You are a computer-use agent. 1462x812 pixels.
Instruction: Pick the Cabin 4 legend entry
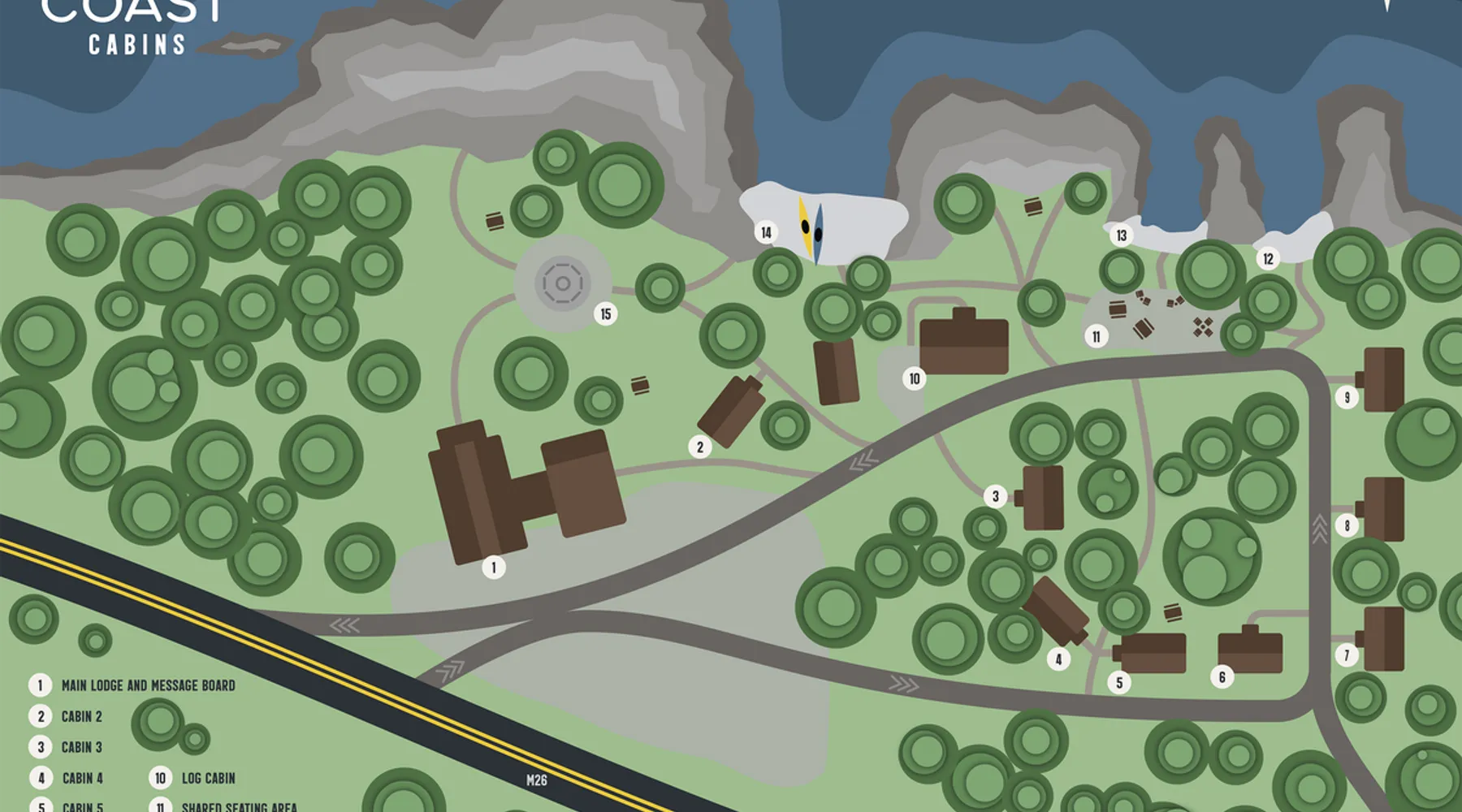click(x=82, y=778)
